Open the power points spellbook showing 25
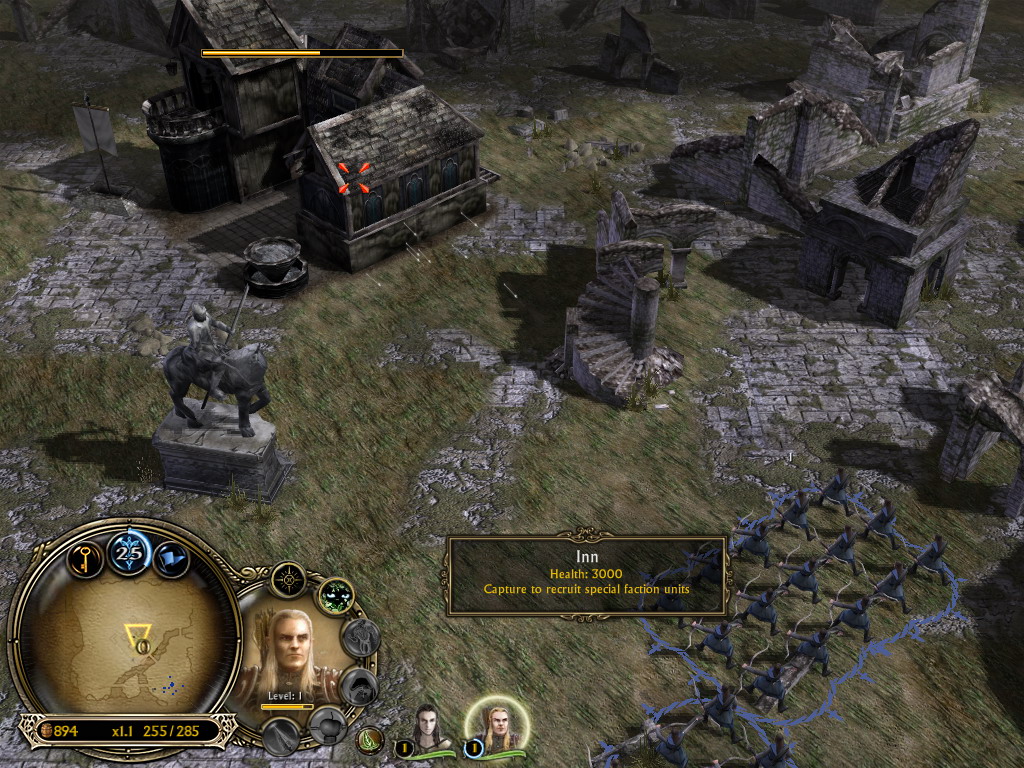This screenshot has width=1024, height=768. pyautogui.click(x=129, y=553)
